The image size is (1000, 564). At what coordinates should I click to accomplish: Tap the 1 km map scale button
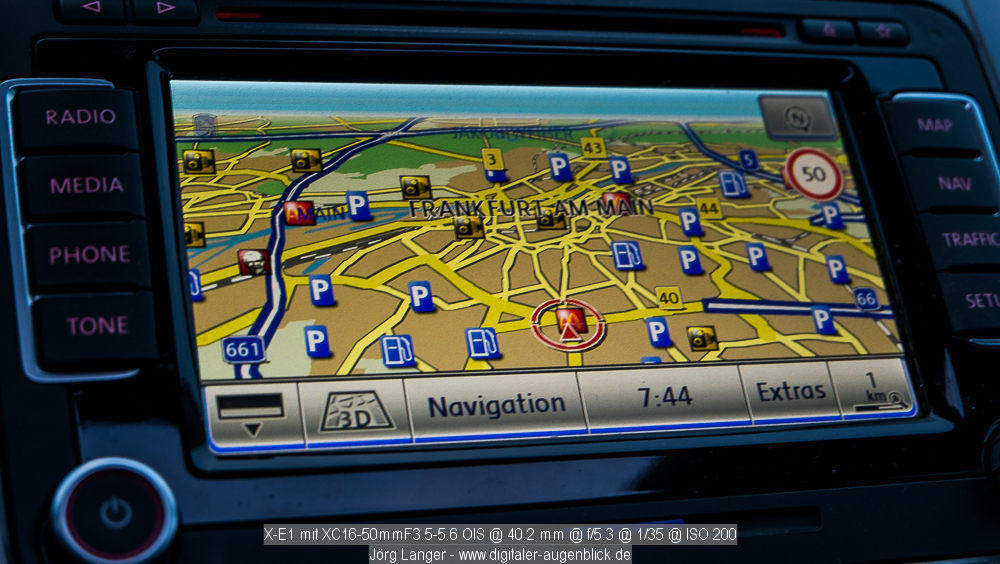871,390
